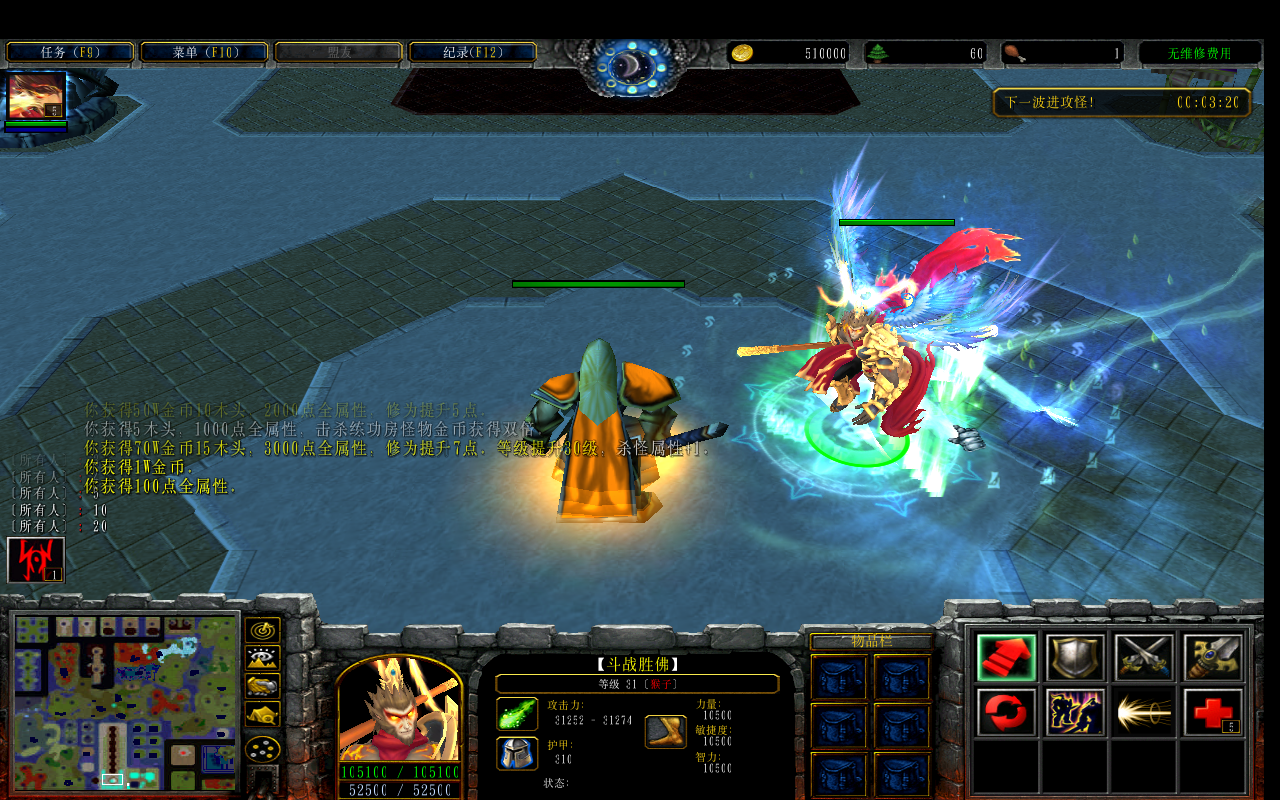Use the purple silhouette fighters ability
This screenshot has width=1280, height=800.
pos(1075,713)
